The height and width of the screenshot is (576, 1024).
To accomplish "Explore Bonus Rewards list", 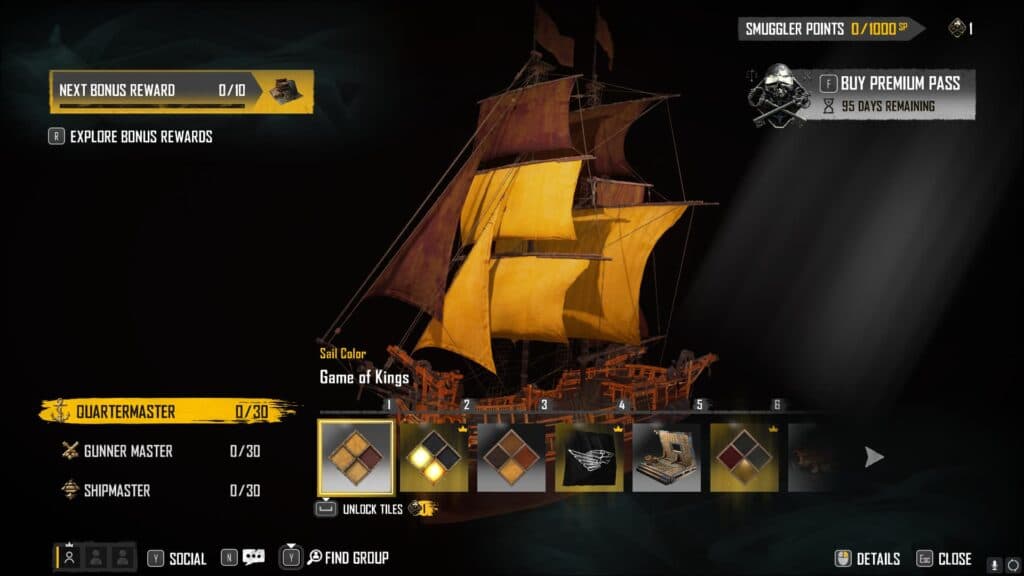I will (140, 136).
